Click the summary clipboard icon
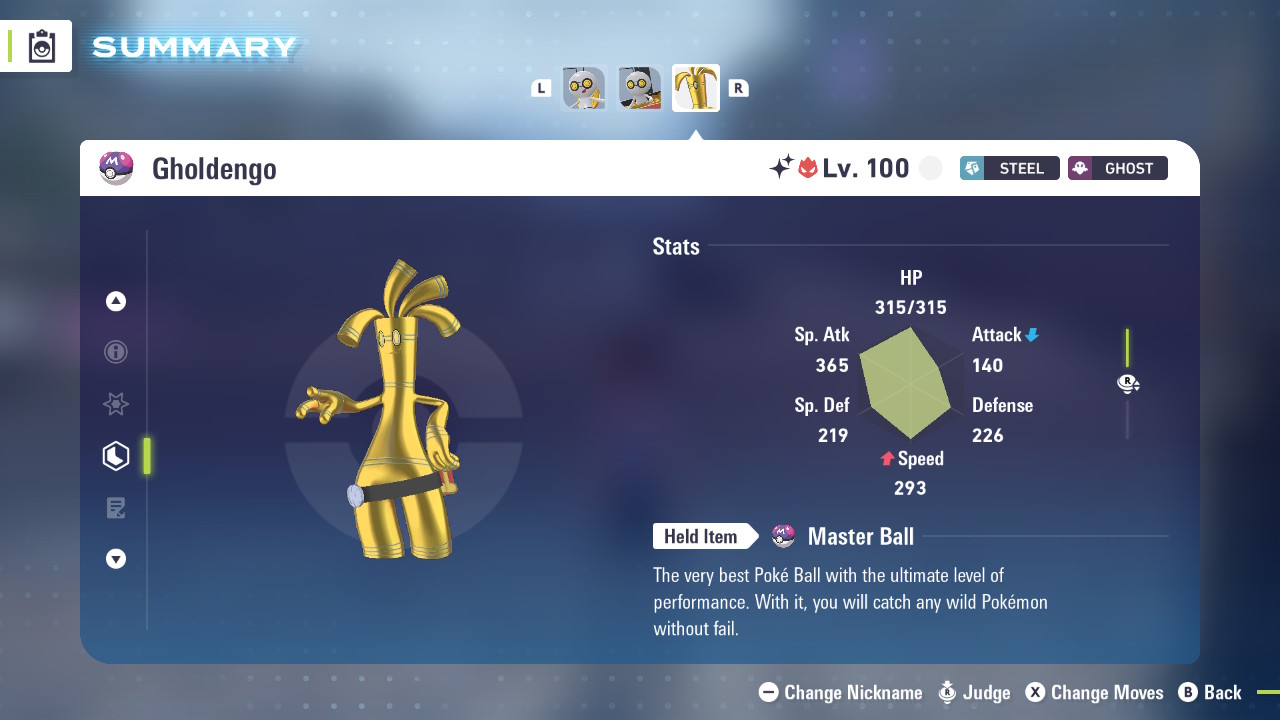The image size is (1280, 720). point(42,46)
